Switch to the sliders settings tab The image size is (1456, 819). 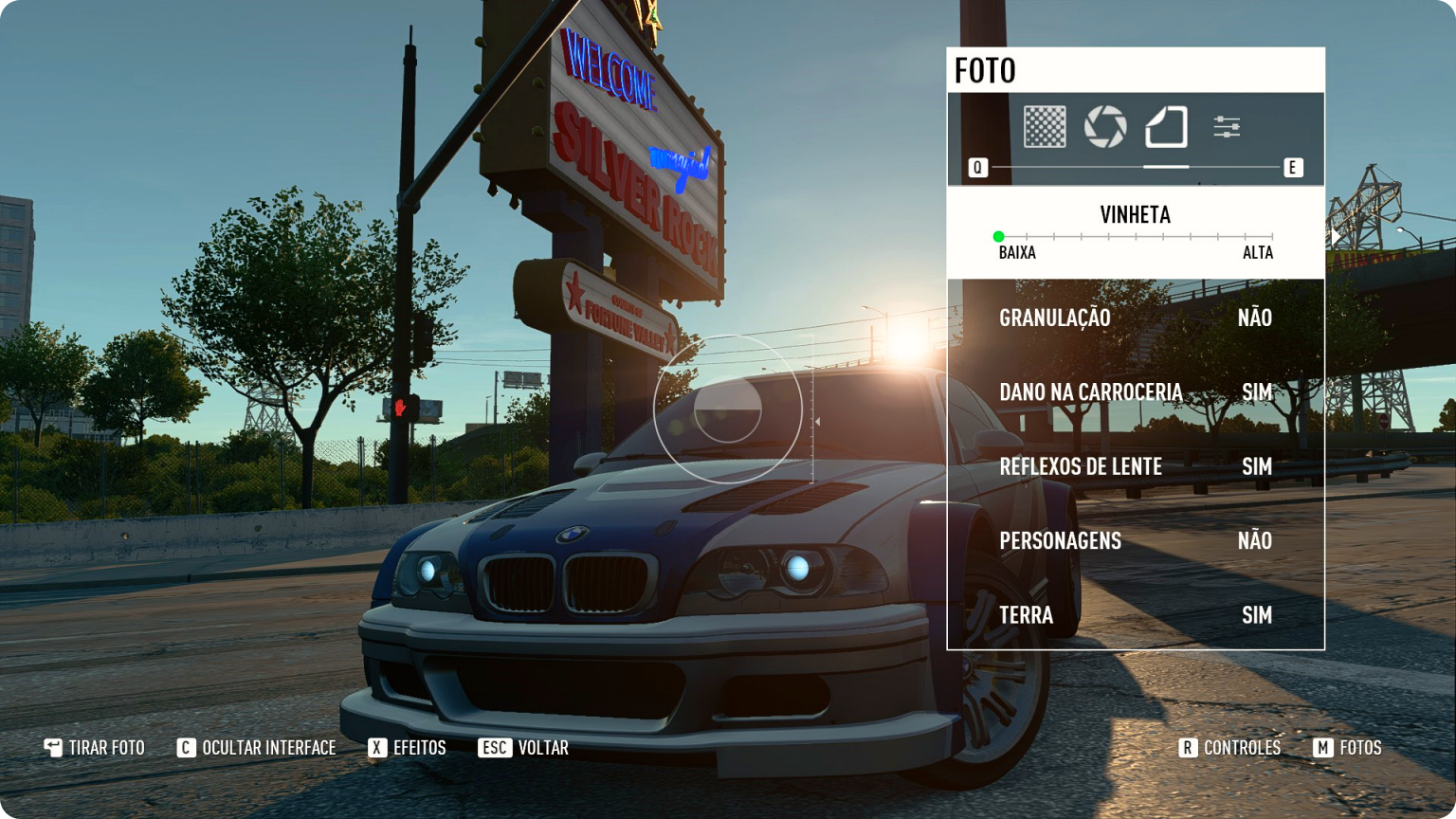1227,126
